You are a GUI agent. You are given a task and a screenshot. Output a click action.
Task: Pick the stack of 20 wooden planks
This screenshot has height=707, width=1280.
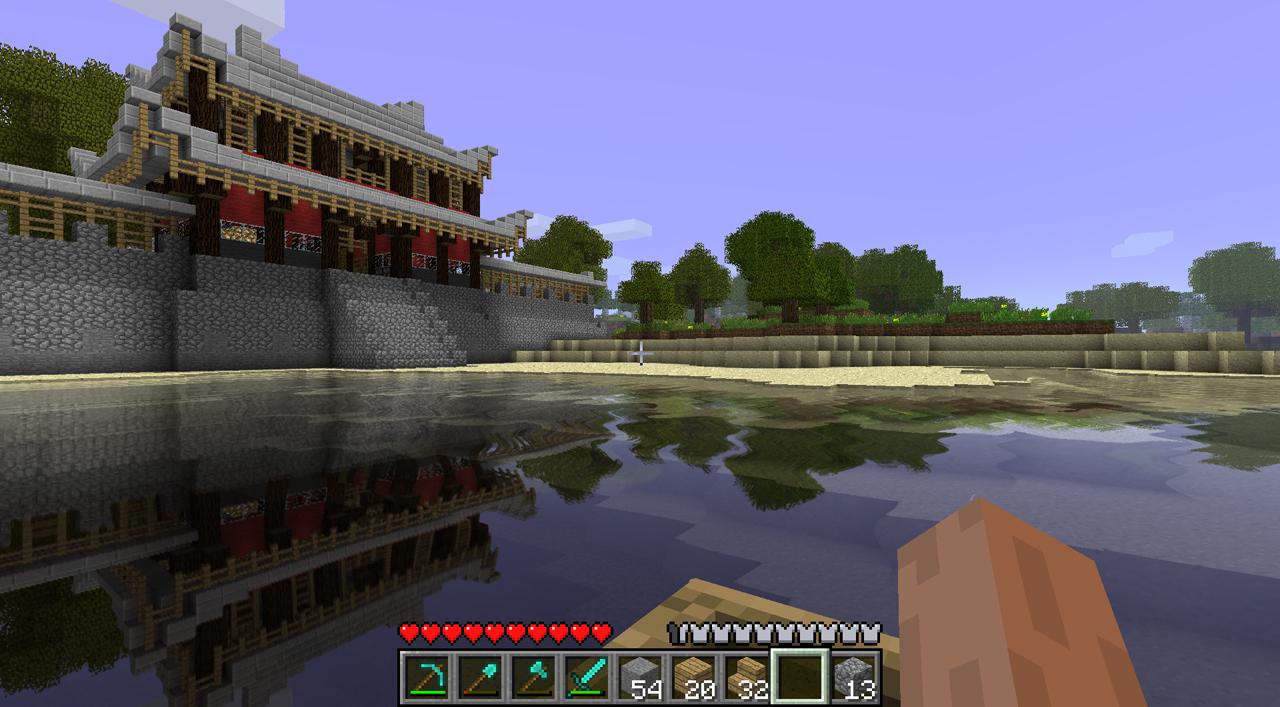point(693,677)
